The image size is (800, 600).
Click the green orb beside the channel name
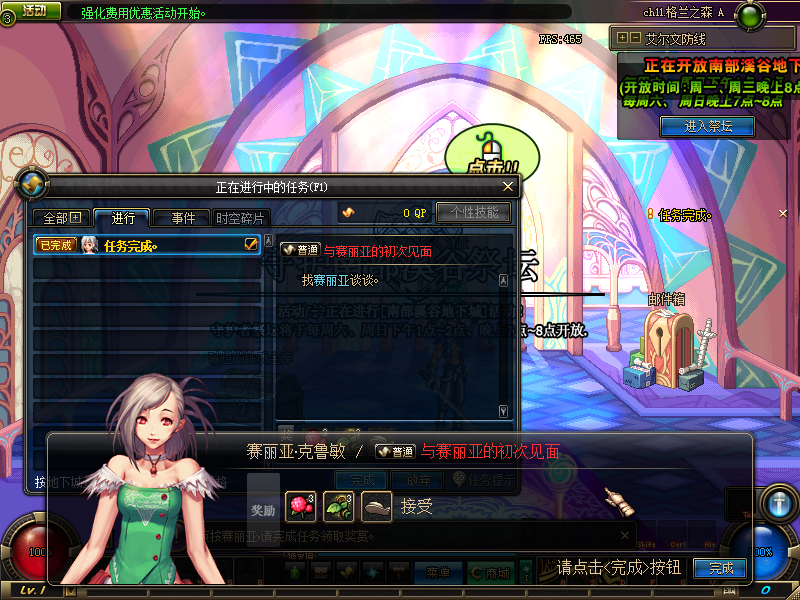748,15
